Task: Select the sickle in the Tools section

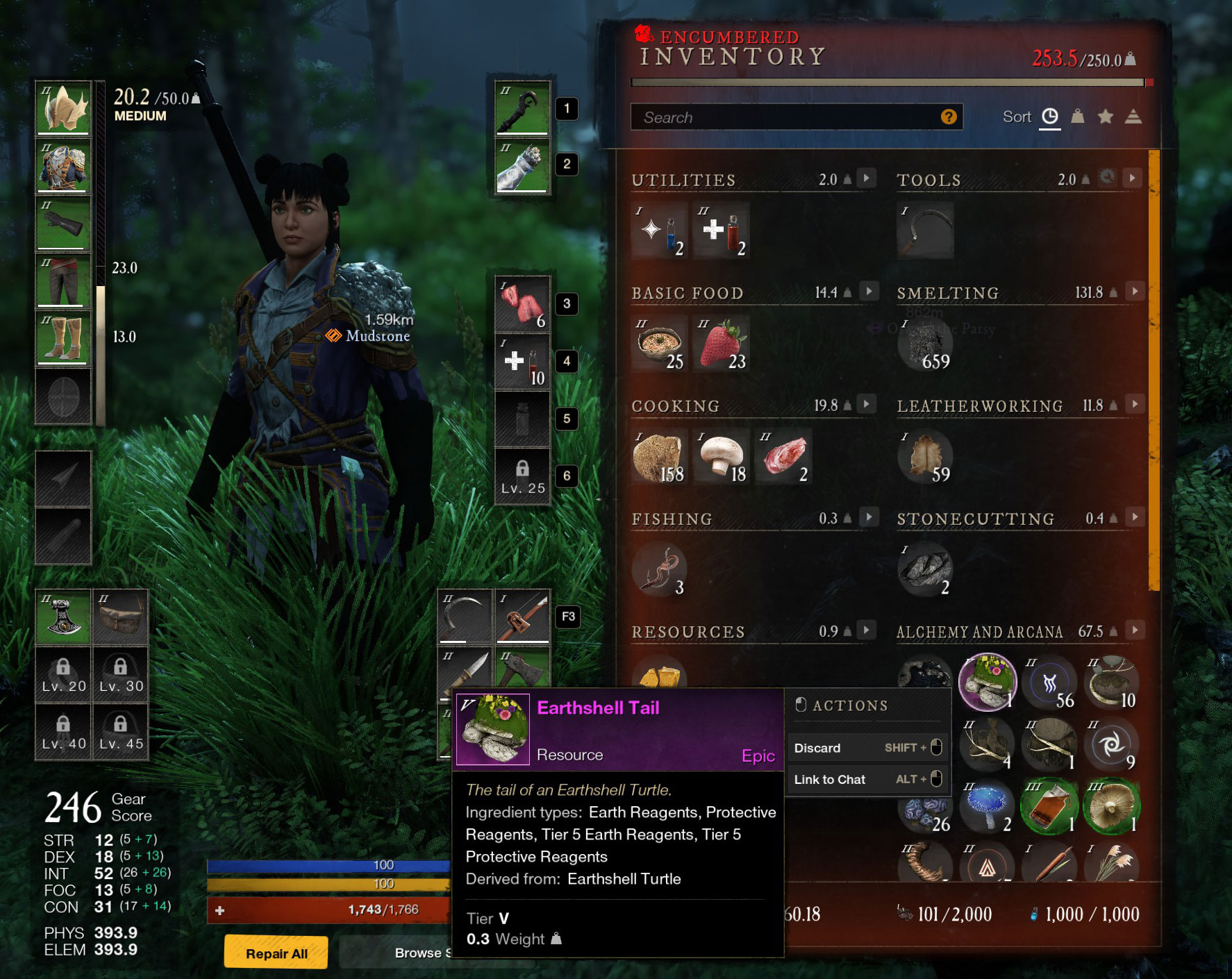Action: pyautogui.click(x=925, y=231)
